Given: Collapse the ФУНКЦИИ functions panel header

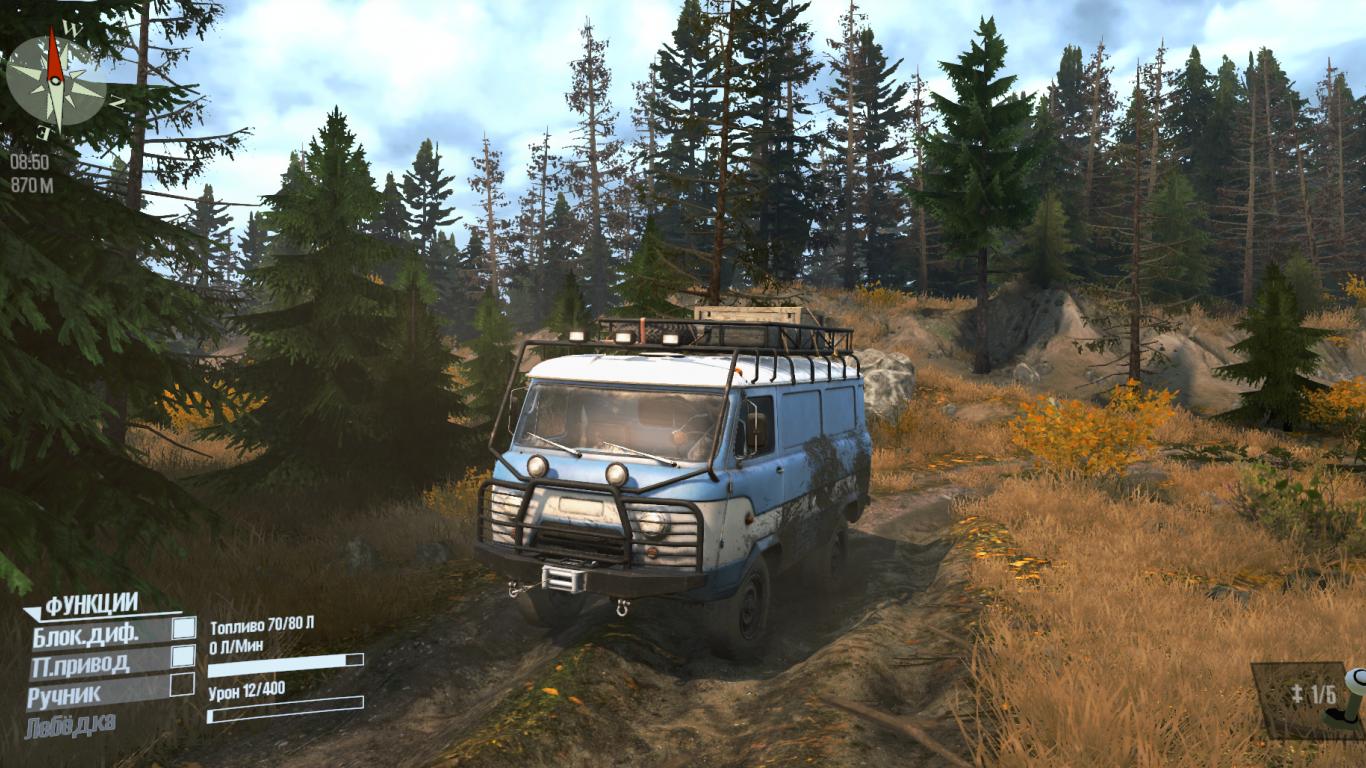Looking at the screenshot, I should coord(90,604).
